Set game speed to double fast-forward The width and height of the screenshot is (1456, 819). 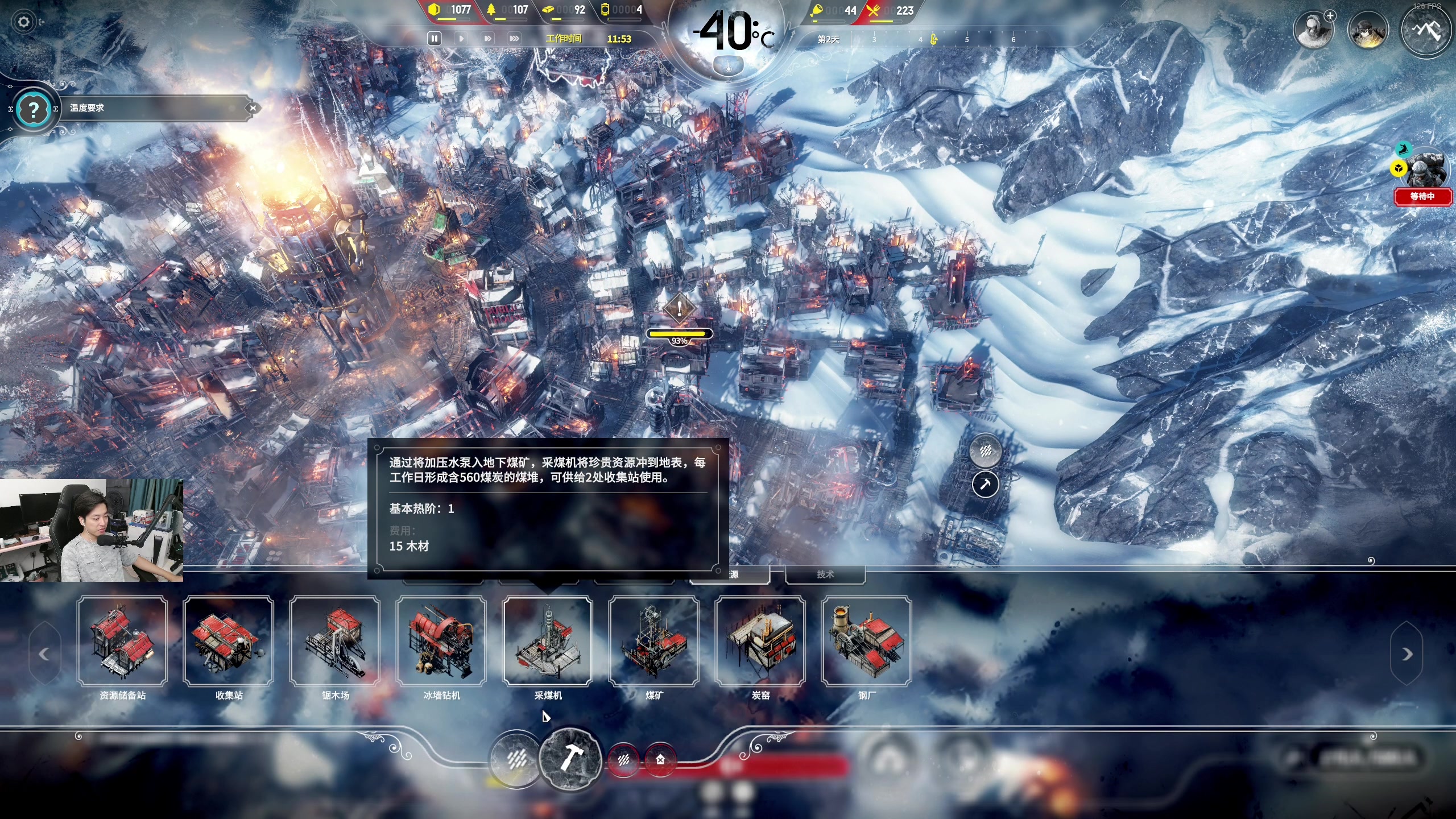(x=487, y=39)
